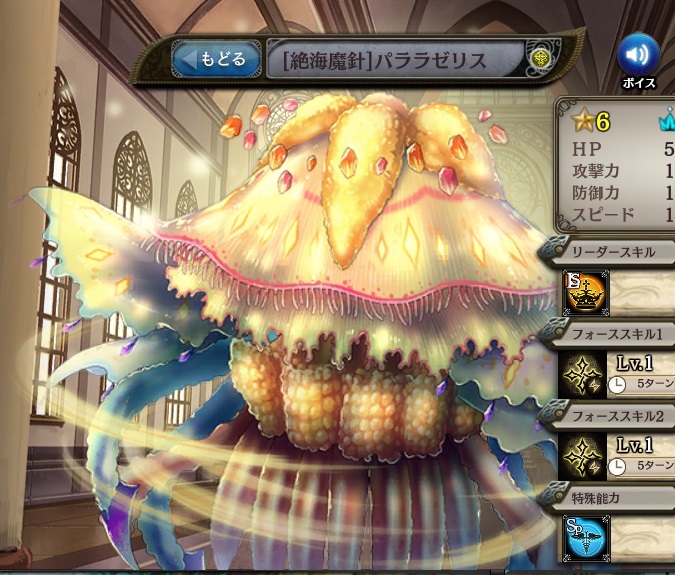Go back with the もどる button

coord(213,60)
